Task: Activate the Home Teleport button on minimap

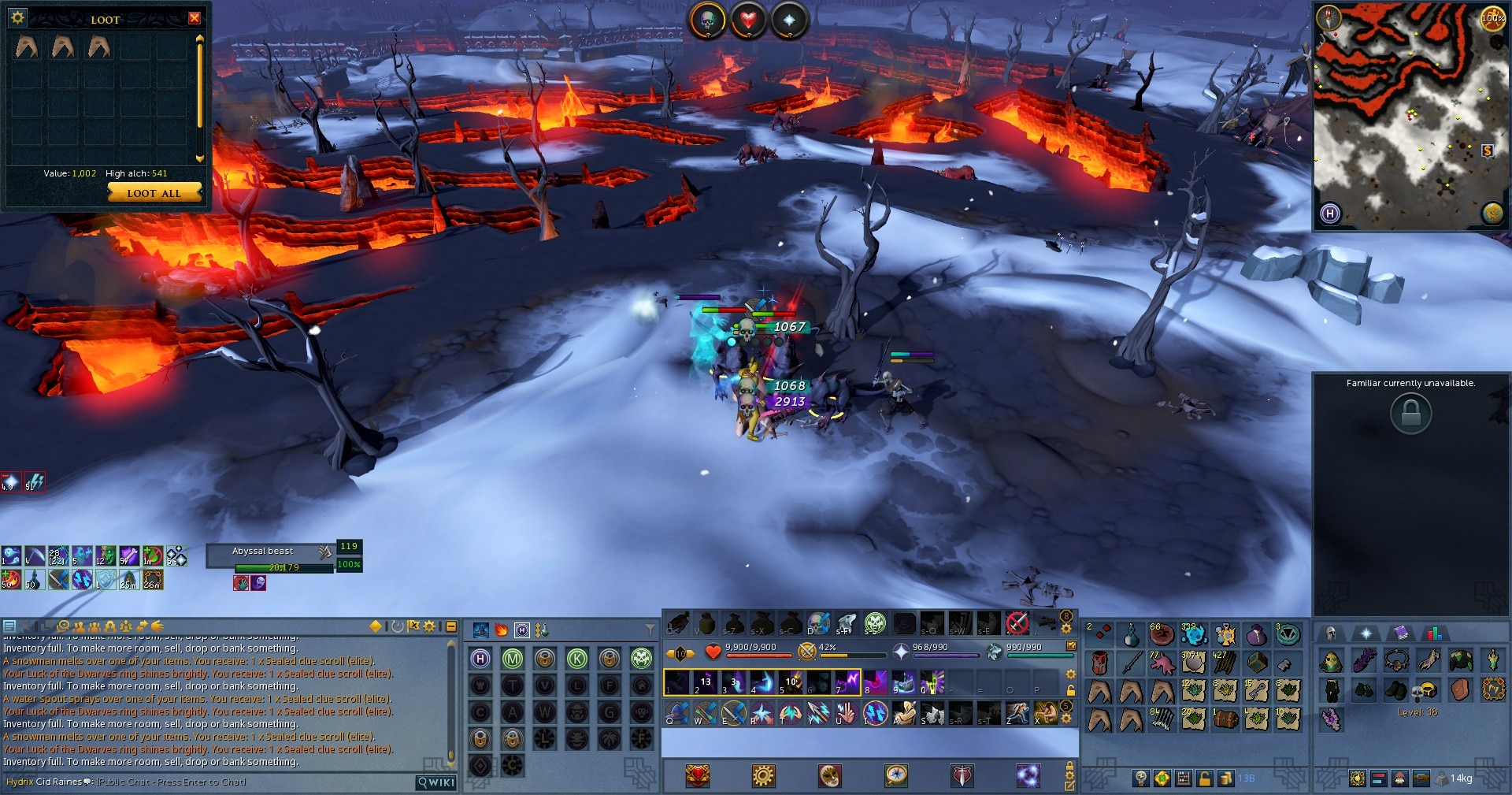Action: [1330, 213]
